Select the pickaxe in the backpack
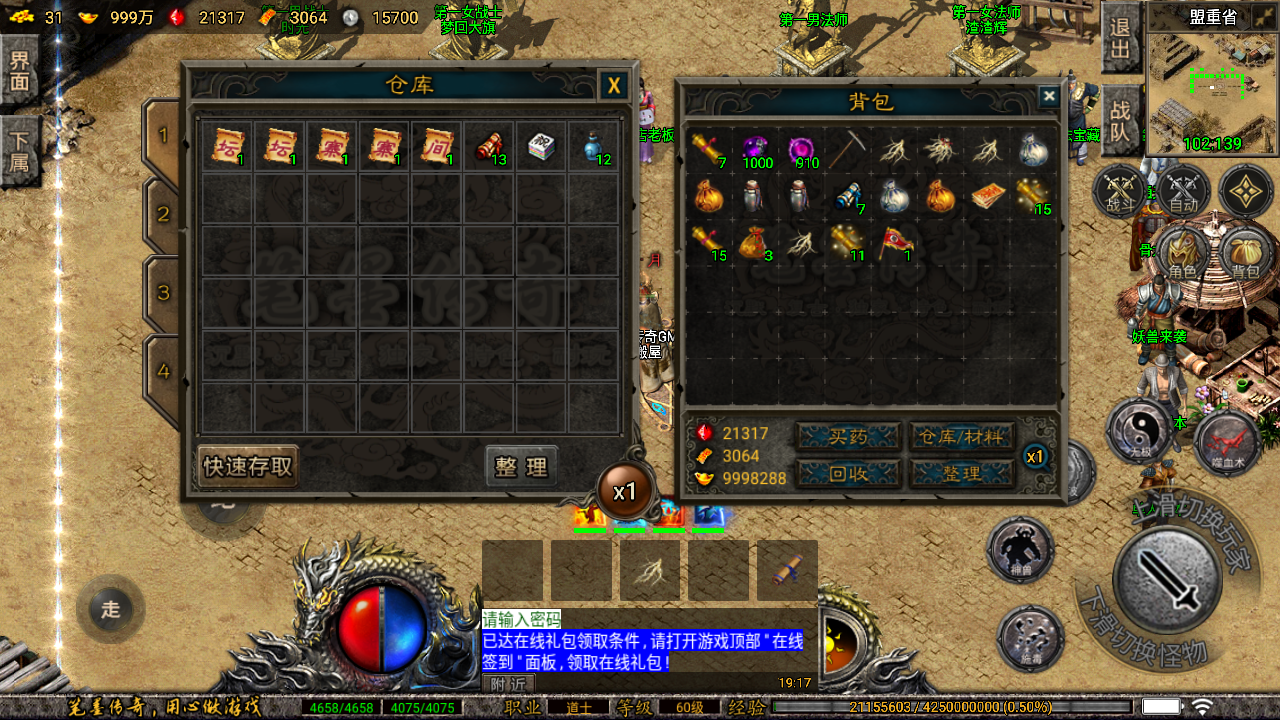Screen dimensions: 1280x720 [x=847, y=150]
